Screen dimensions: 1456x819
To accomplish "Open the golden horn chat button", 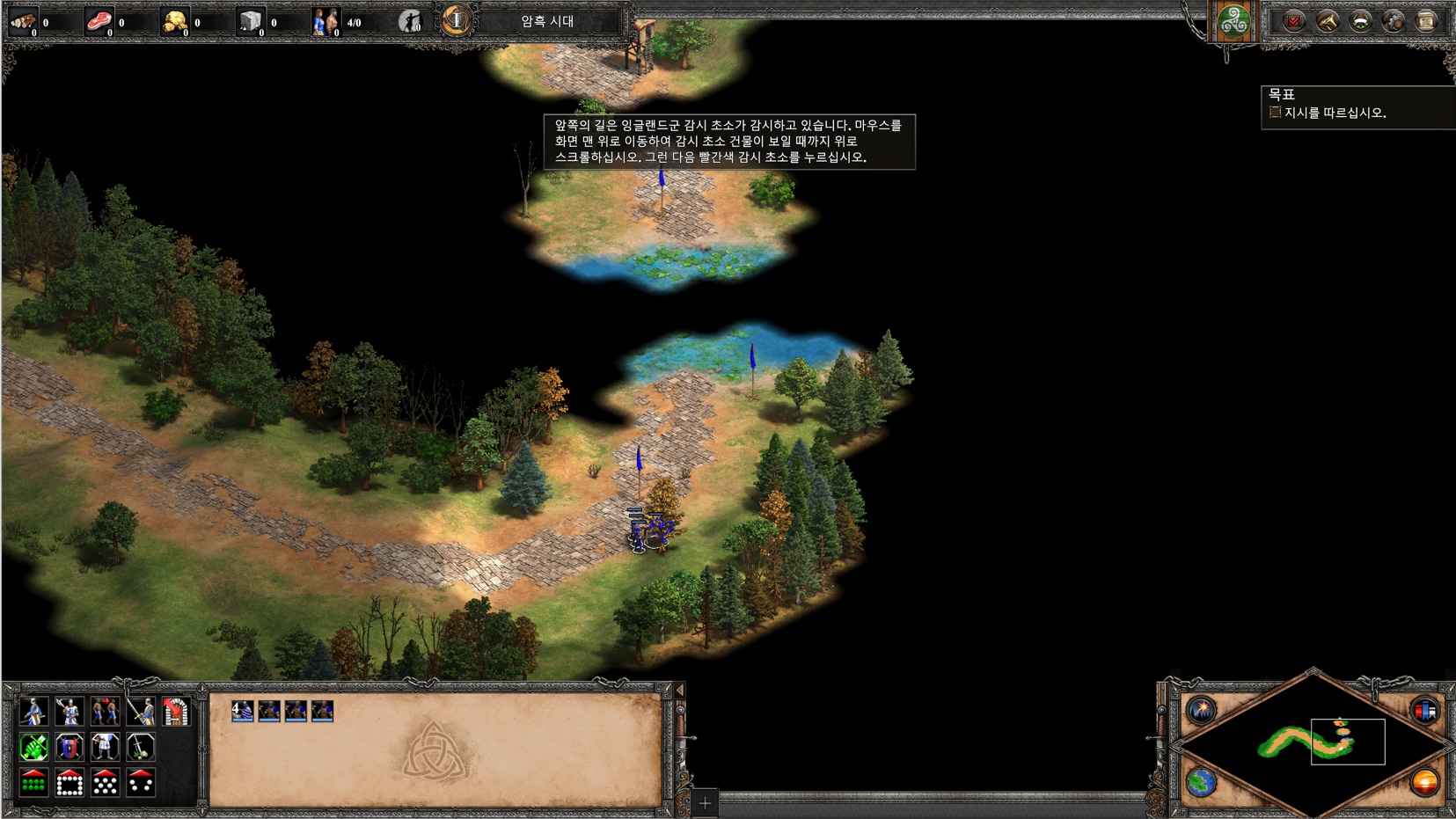I will pos(1327,21).
